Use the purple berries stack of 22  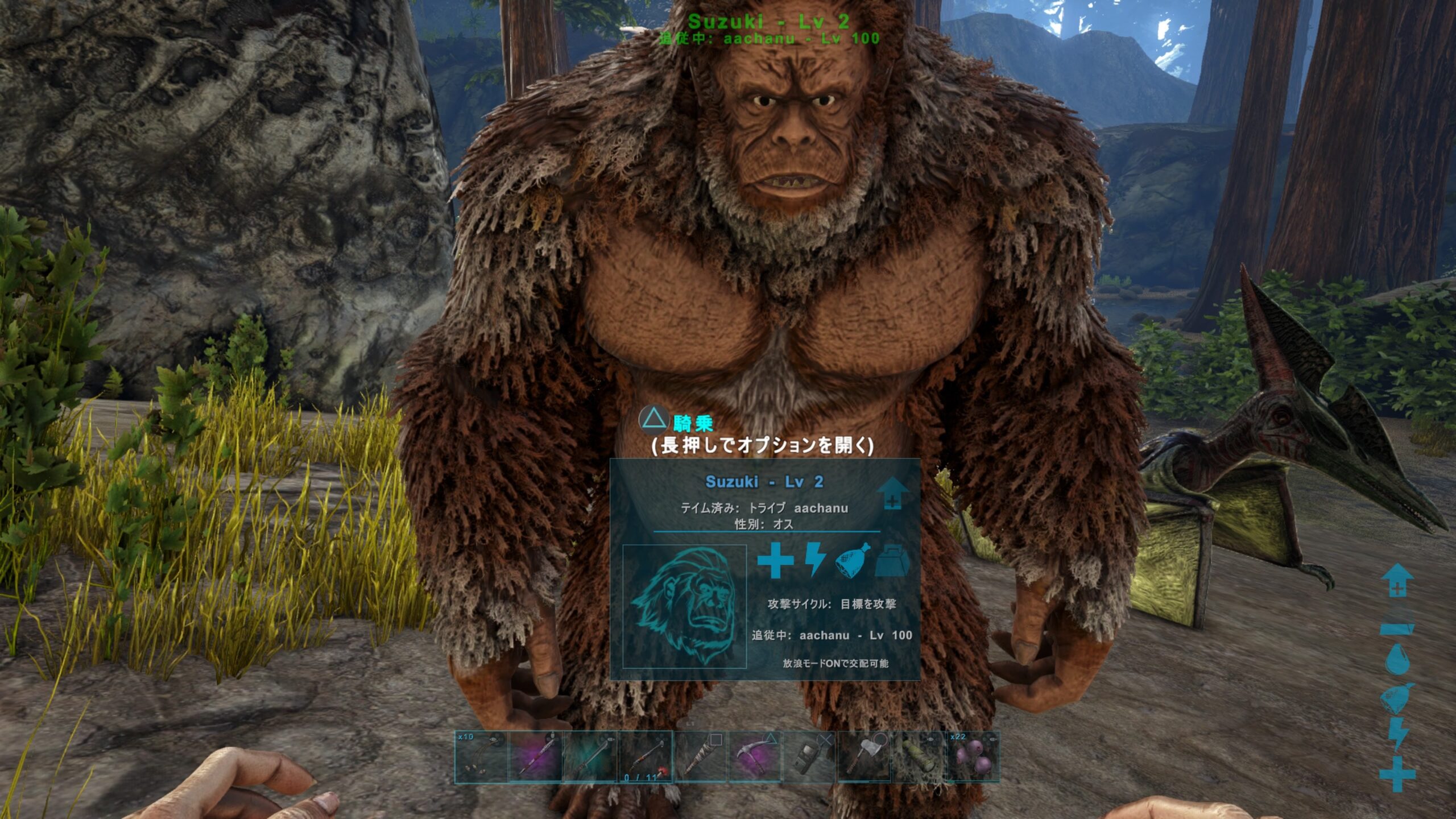point(973,757)
